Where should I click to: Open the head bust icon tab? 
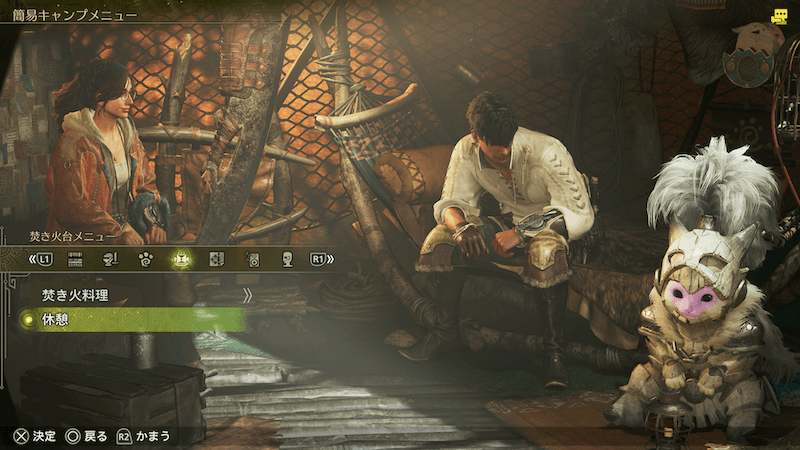coord(288,259)
